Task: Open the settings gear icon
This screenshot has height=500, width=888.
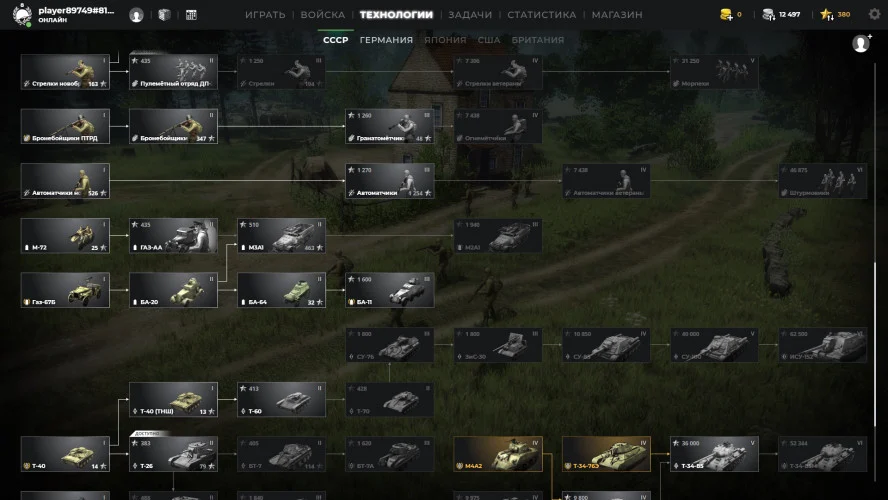Action: (x=874, y=15)
